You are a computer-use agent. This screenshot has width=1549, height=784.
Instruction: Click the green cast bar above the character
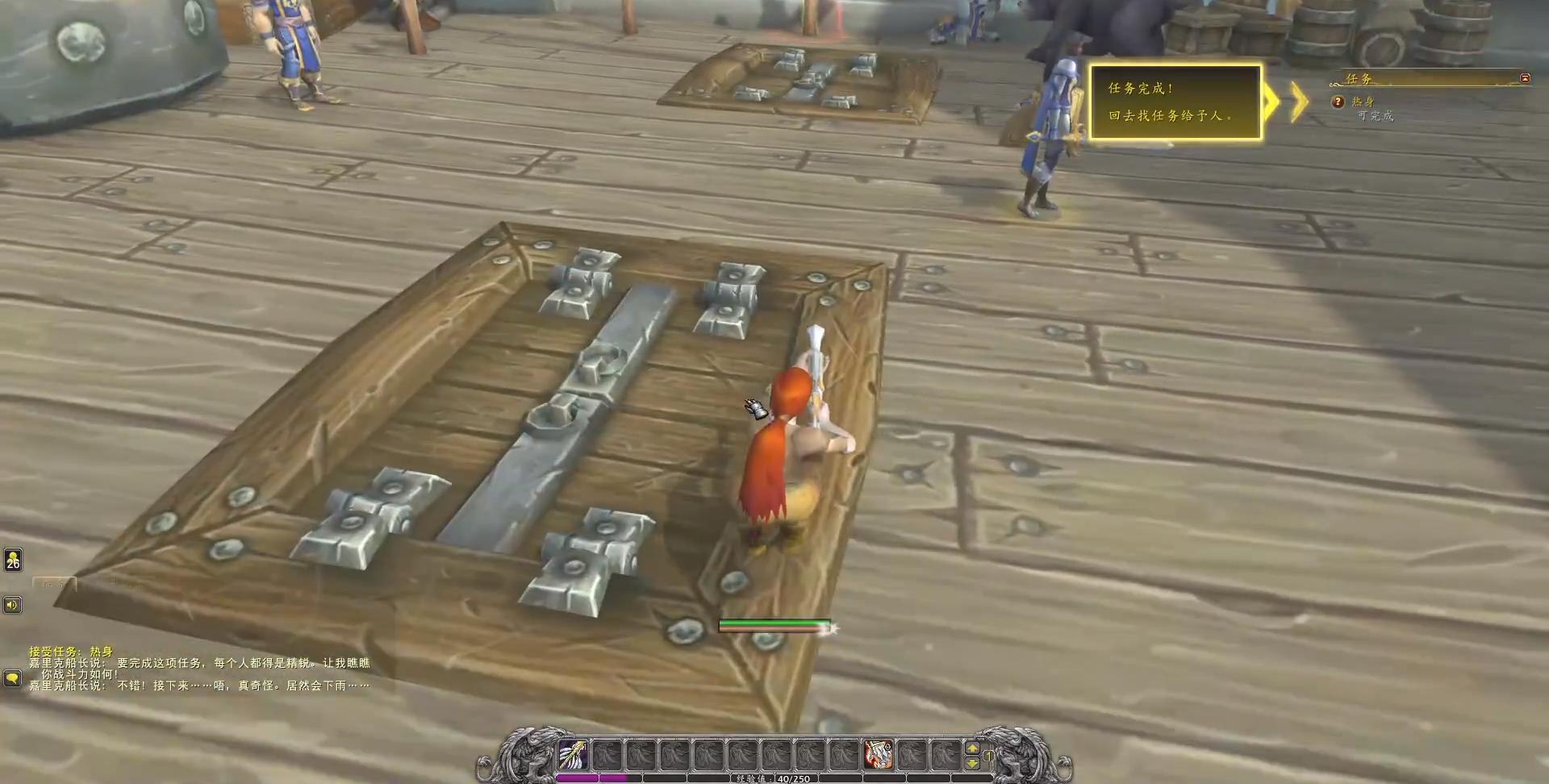pos(776,623)
